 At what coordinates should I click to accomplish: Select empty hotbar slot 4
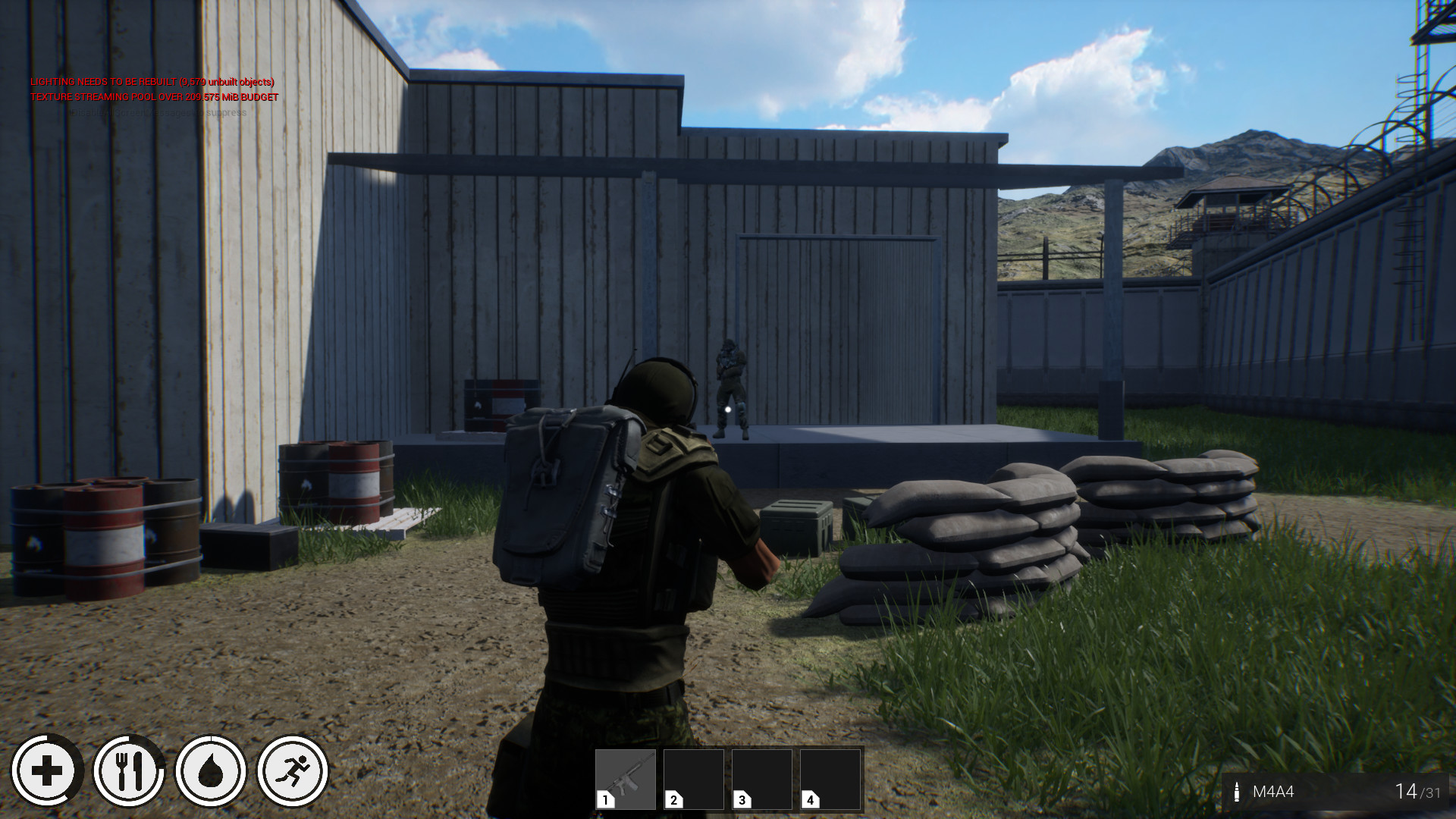click(829, 780)
